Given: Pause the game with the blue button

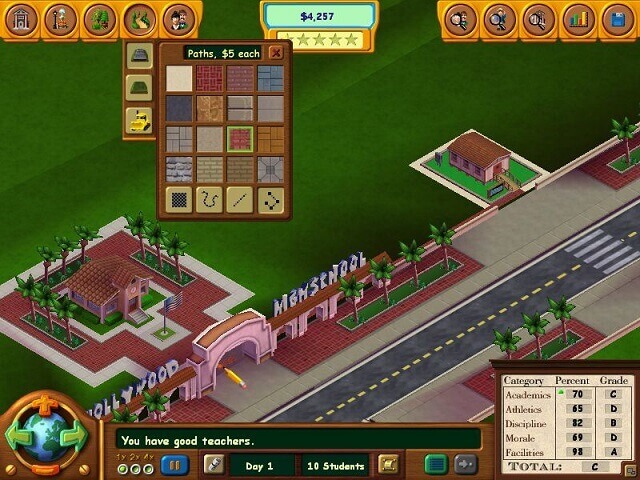Looking at the screenshot, I should click(174, 464).
